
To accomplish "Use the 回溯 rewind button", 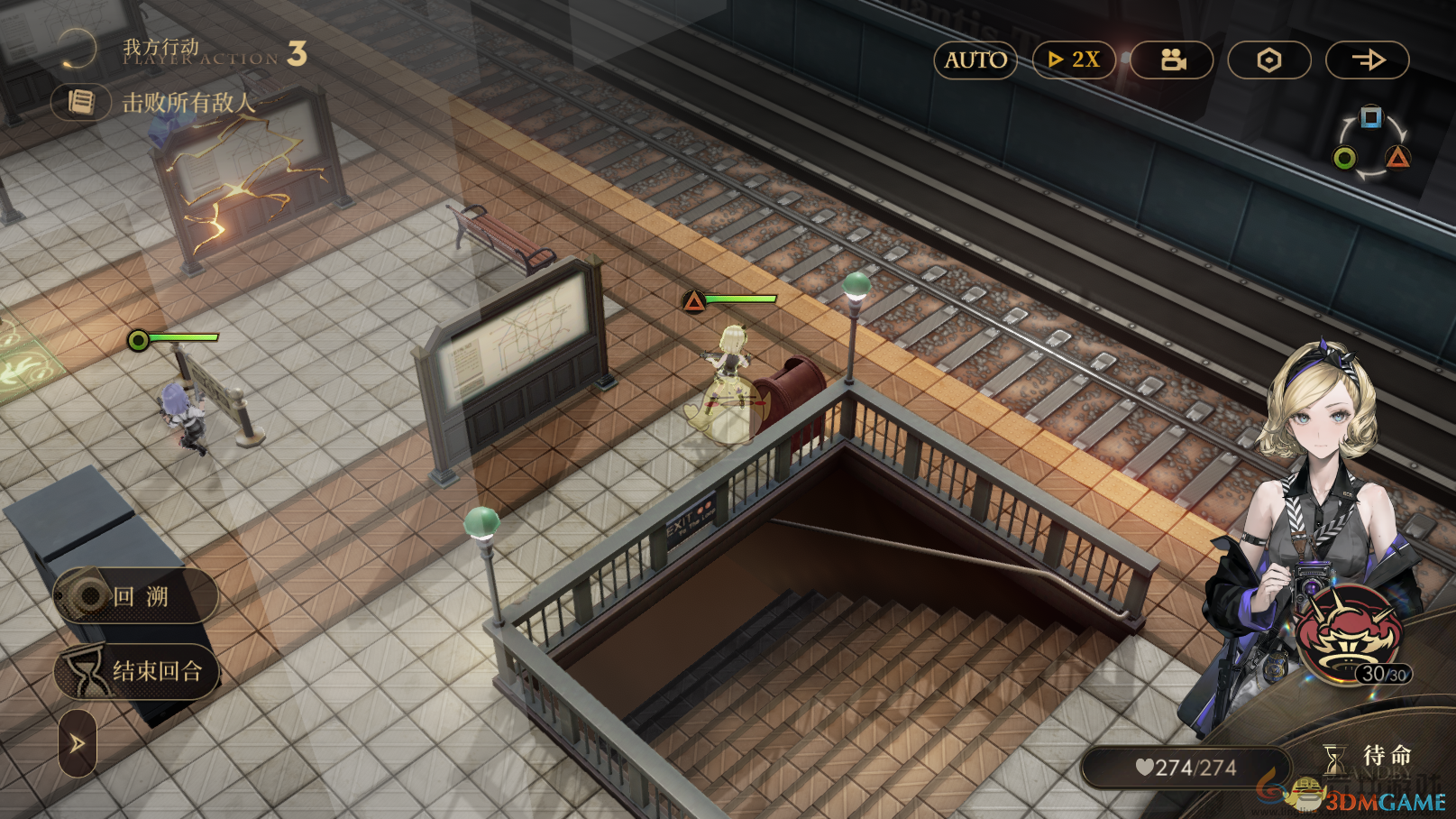I will [136, 596].
